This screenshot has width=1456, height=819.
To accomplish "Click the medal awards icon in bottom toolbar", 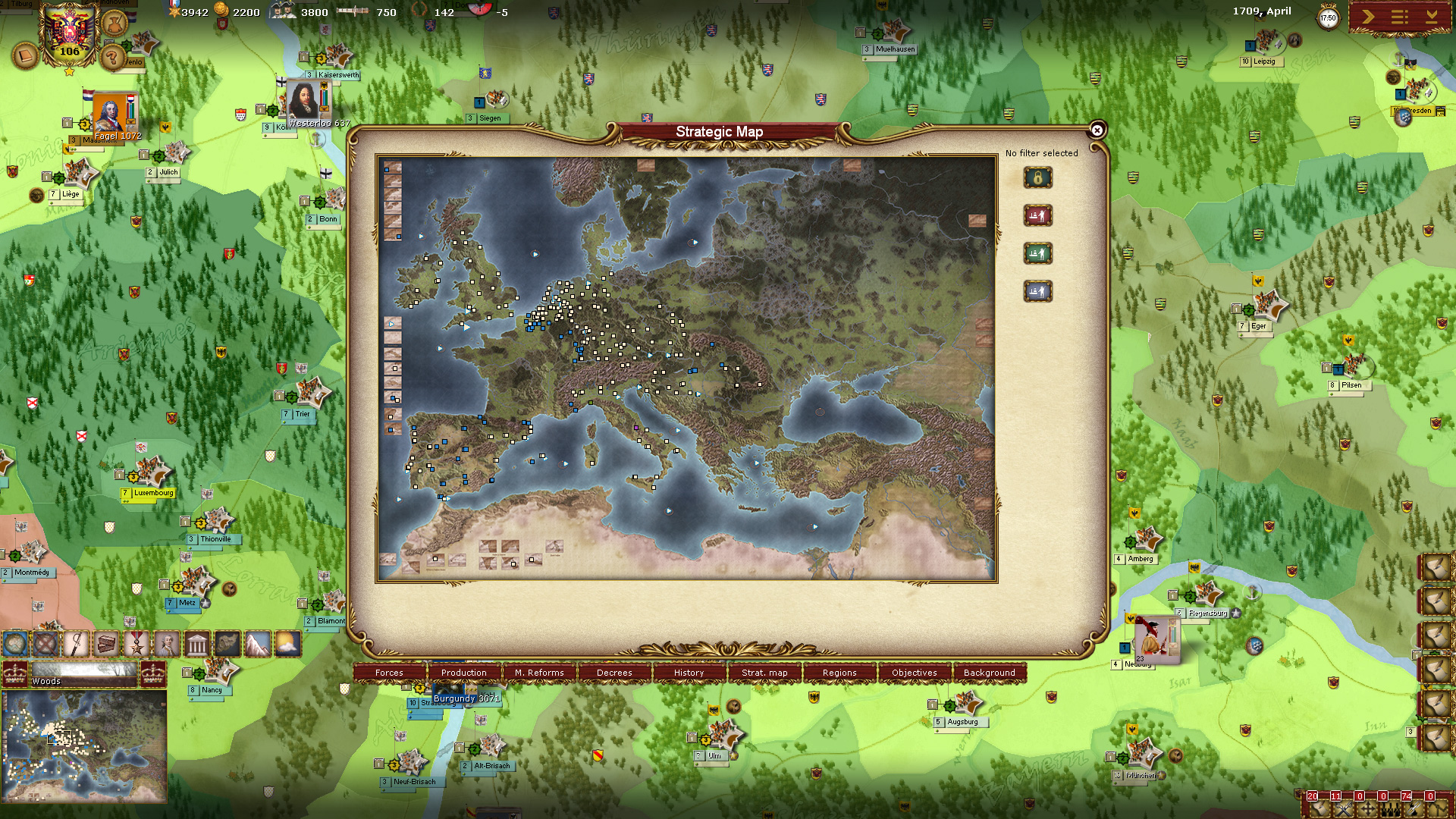I will coord(136,643).
